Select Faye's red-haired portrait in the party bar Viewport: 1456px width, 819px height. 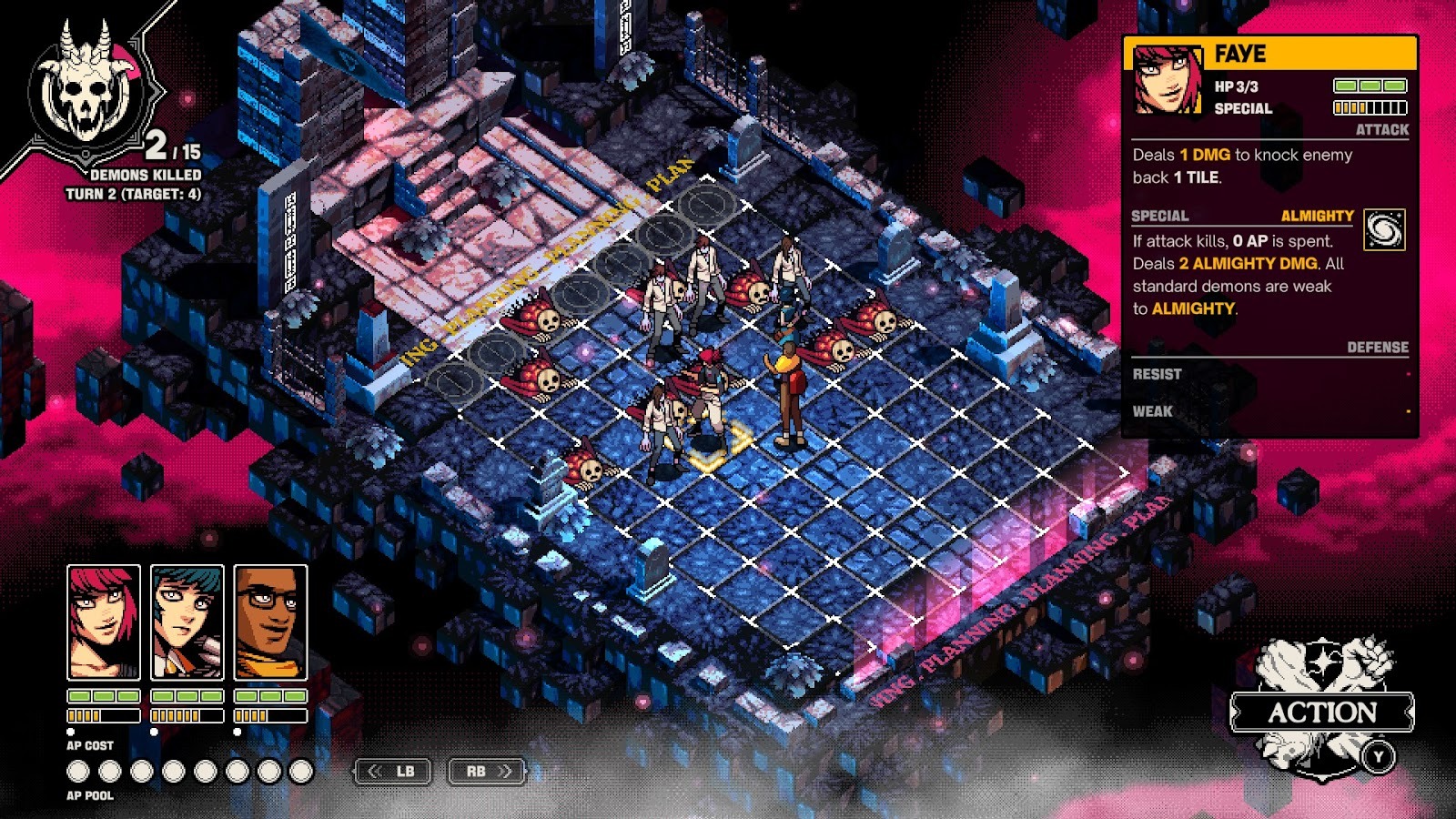pos(104,622)
